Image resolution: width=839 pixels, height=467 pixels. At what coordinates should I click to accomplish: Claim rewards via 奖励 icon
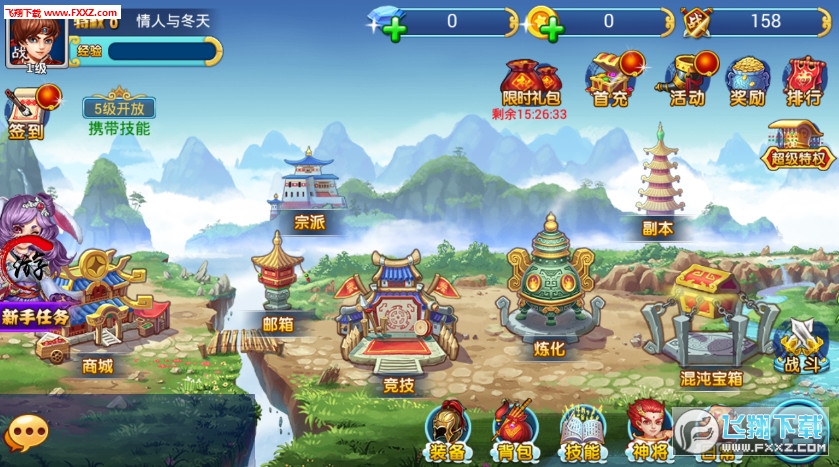(746, 79)
